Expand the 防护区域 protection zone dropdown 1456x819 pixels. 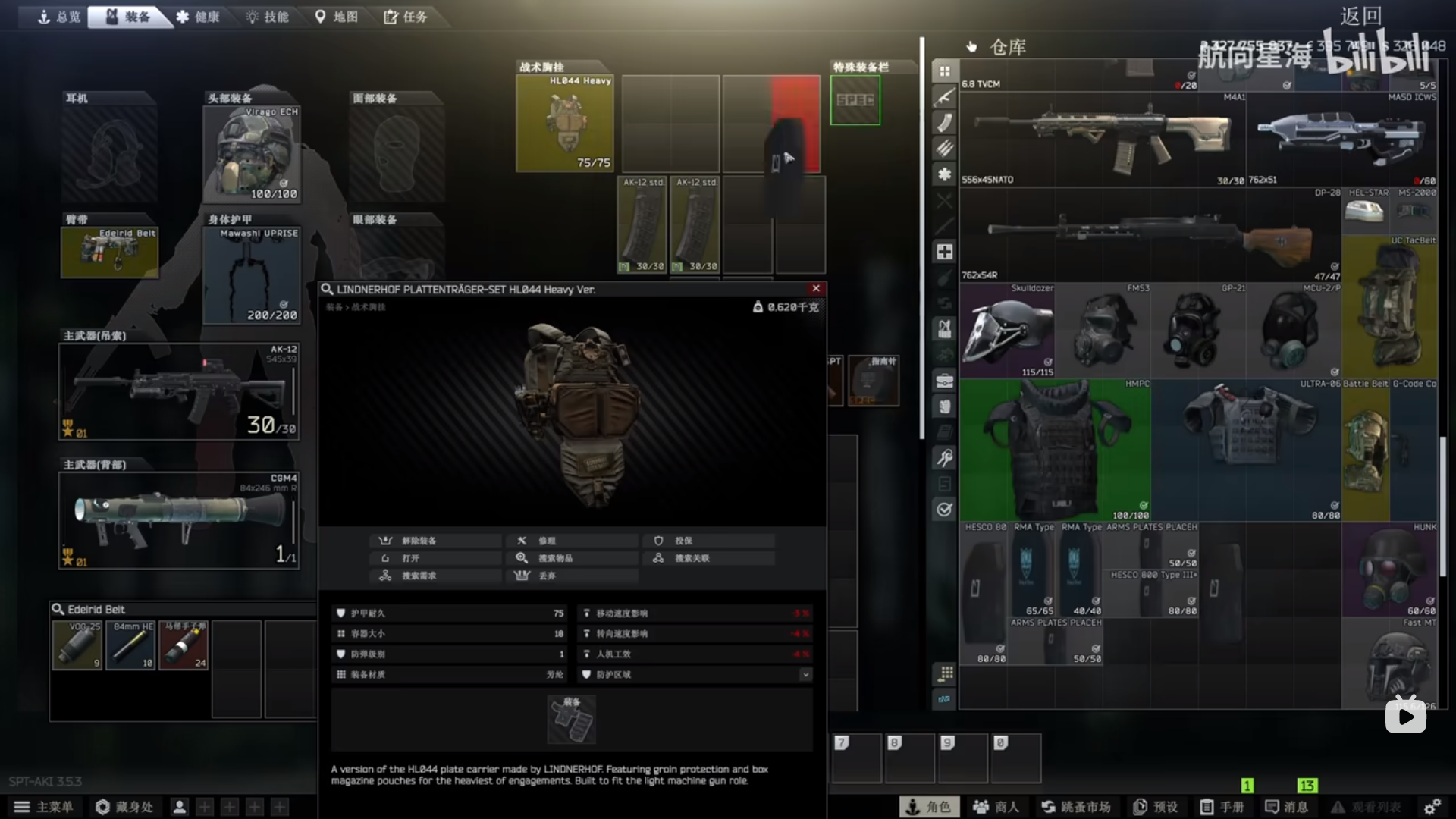(x=805, y=674)
